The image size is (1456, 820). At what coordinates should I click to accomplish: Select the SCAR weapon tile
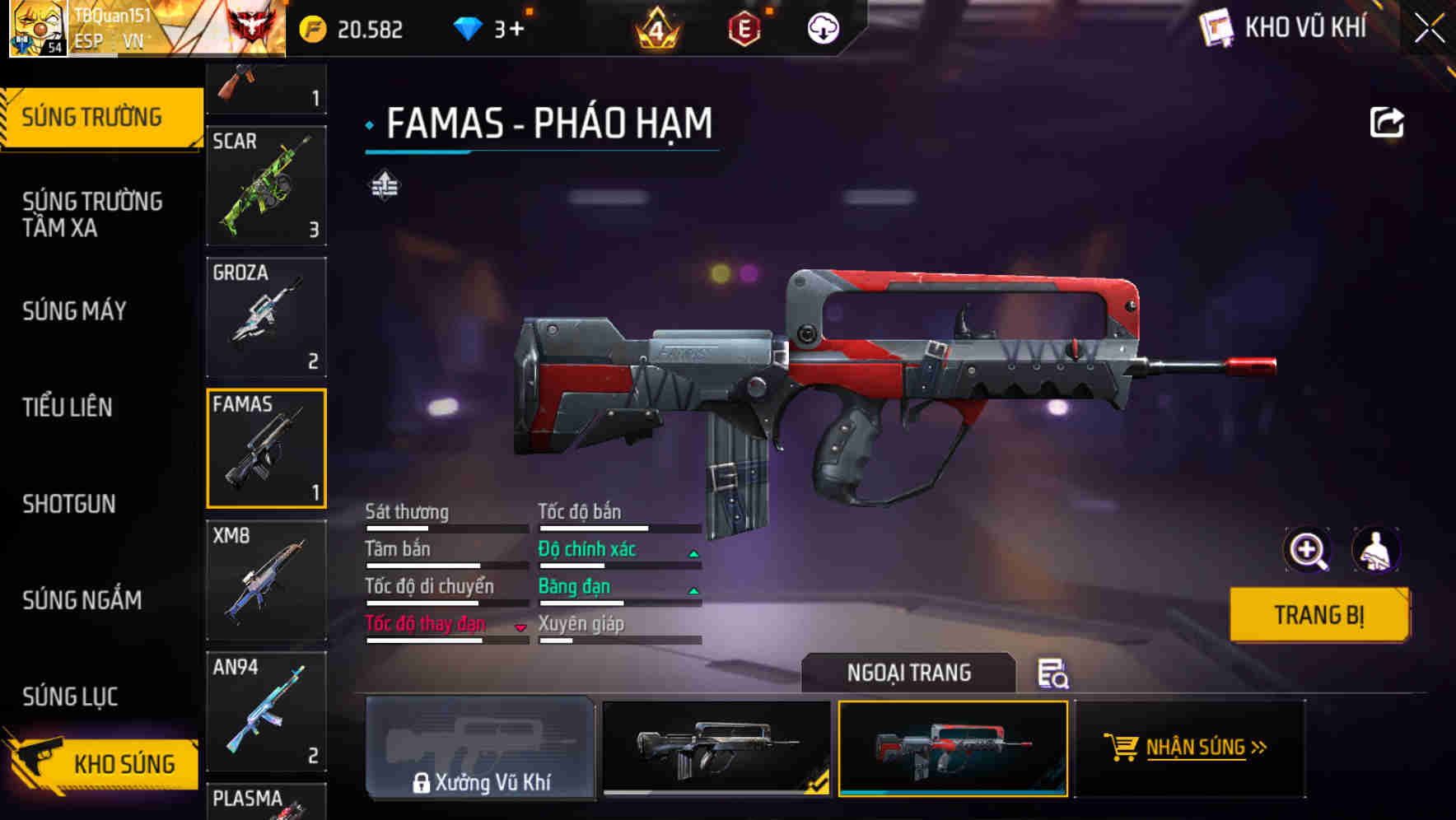point(266,186)
